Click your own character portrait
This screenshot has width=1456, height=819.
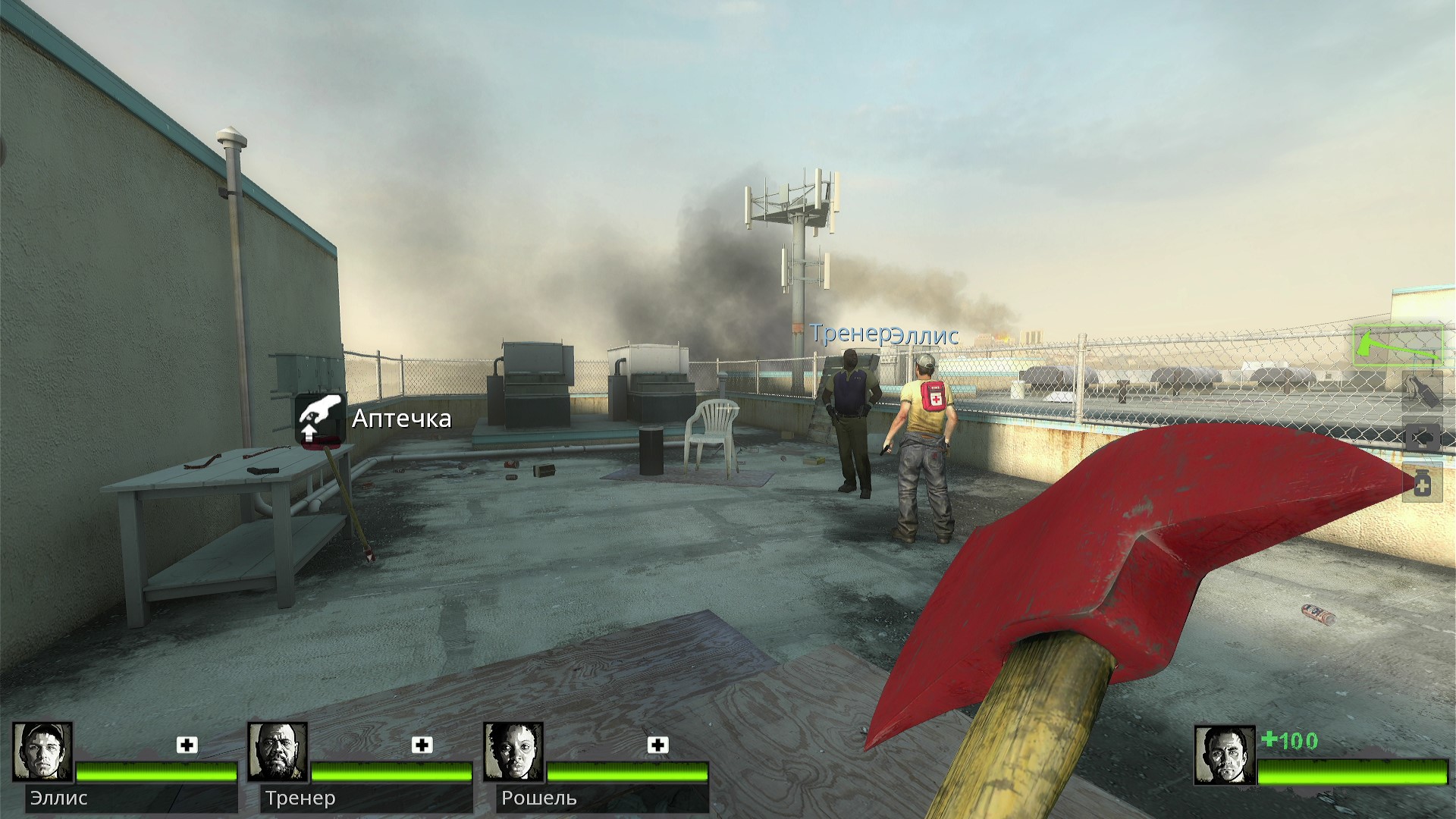[1224, 755]
